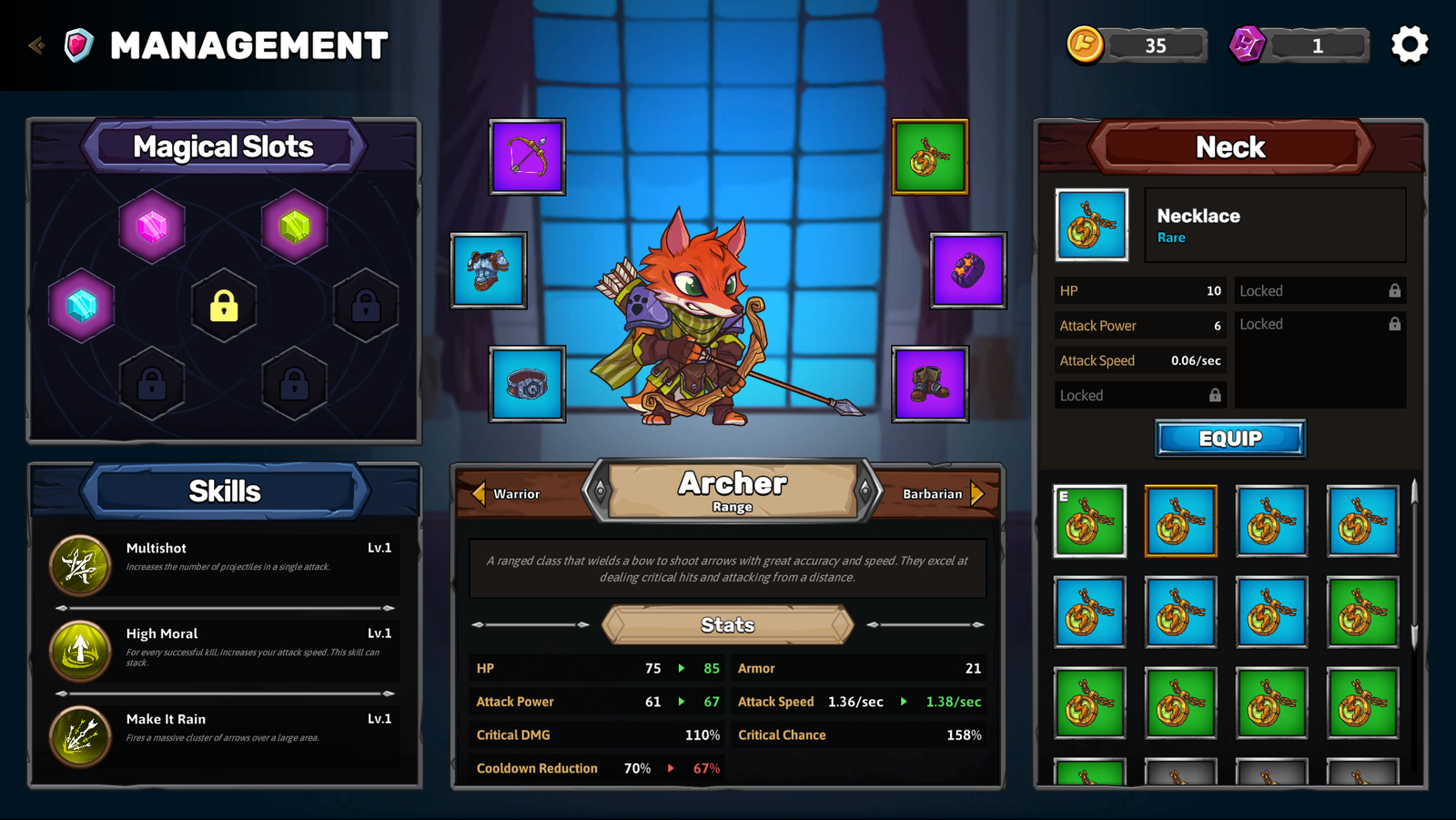Select the bow weapon equipment slot
1456x820 pixels.
(527, 157)
